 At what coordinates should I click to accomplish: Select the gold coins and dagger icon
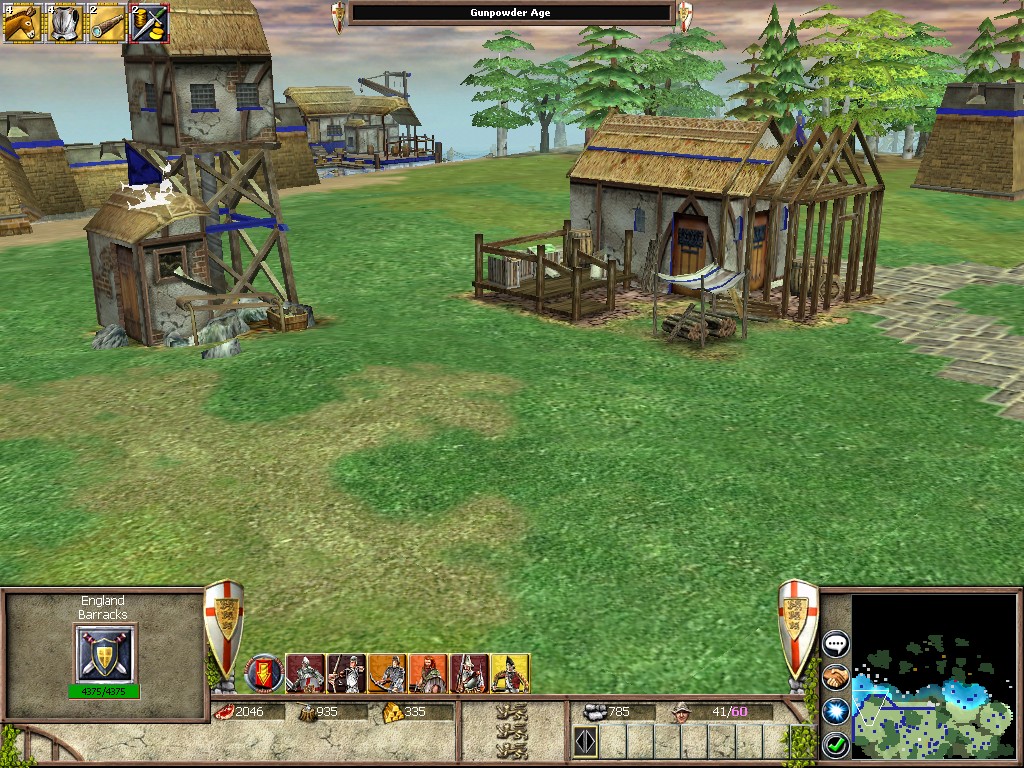click(x=150, y=22)
